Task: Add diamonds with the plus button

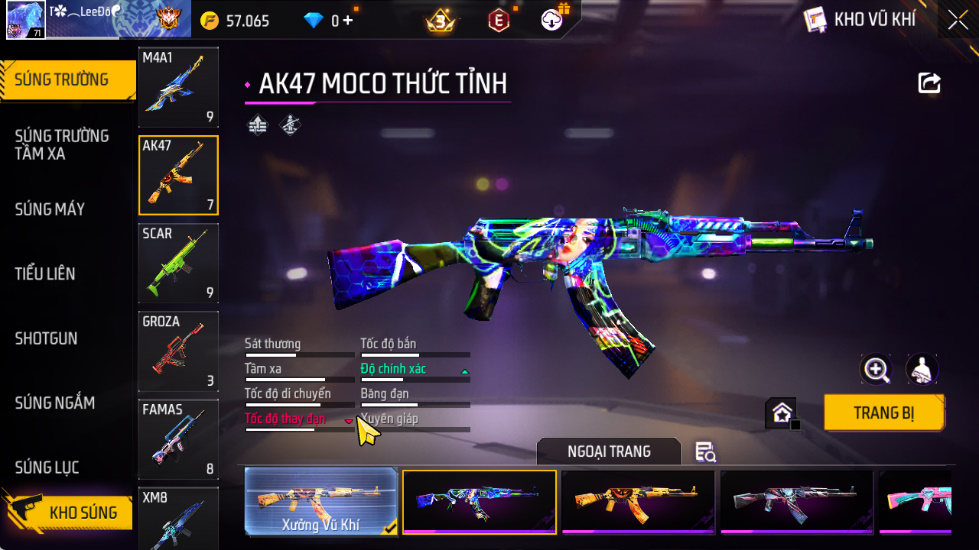Action: click(348, 20)
